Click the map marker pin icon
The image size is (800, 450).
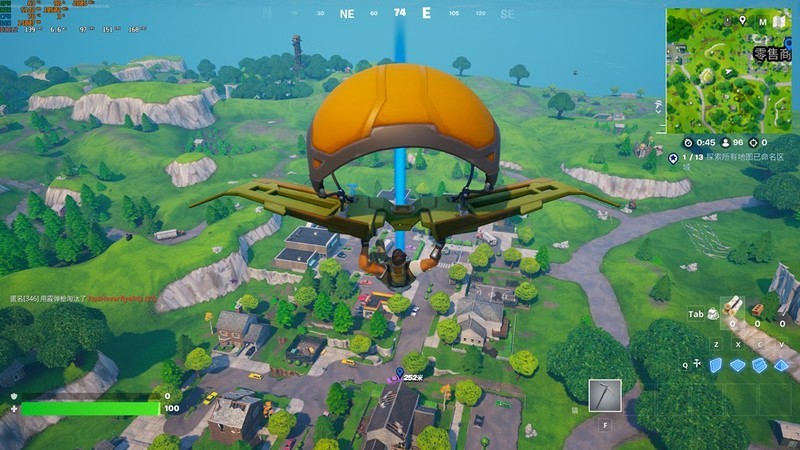pyautogui.click(x=742, y=20)
